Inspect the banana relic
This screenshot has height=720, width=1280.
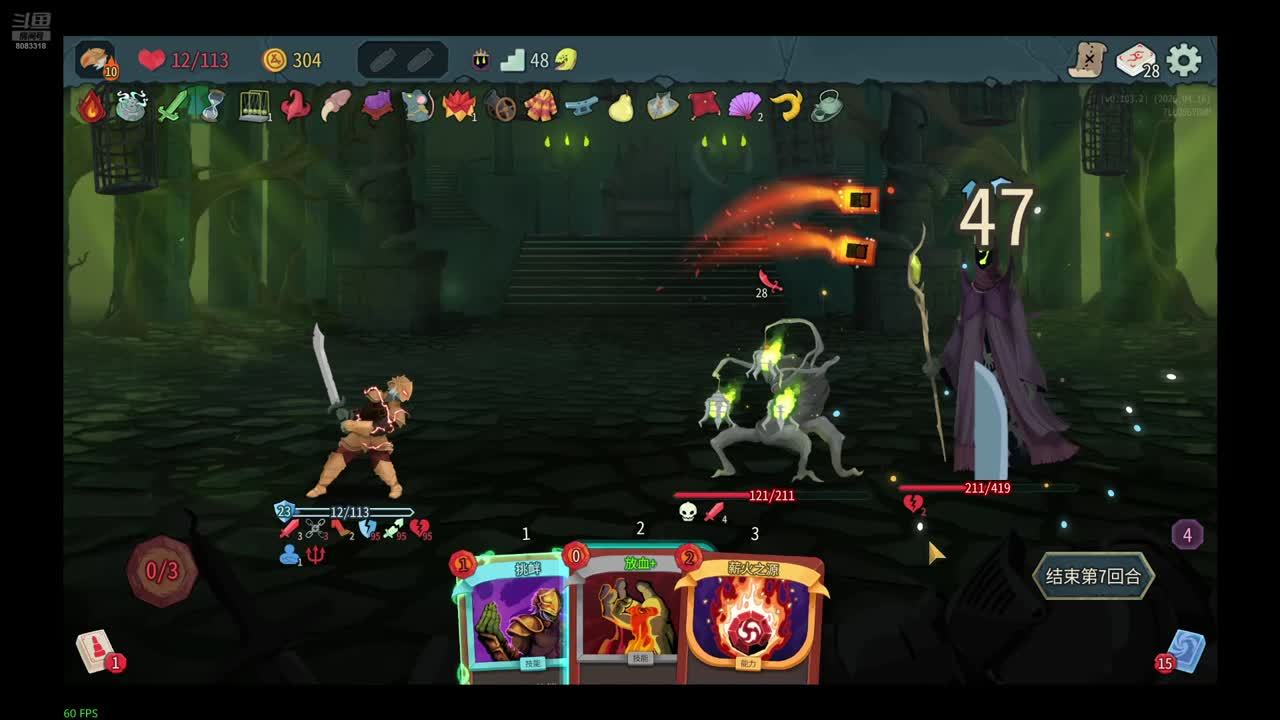786,106
